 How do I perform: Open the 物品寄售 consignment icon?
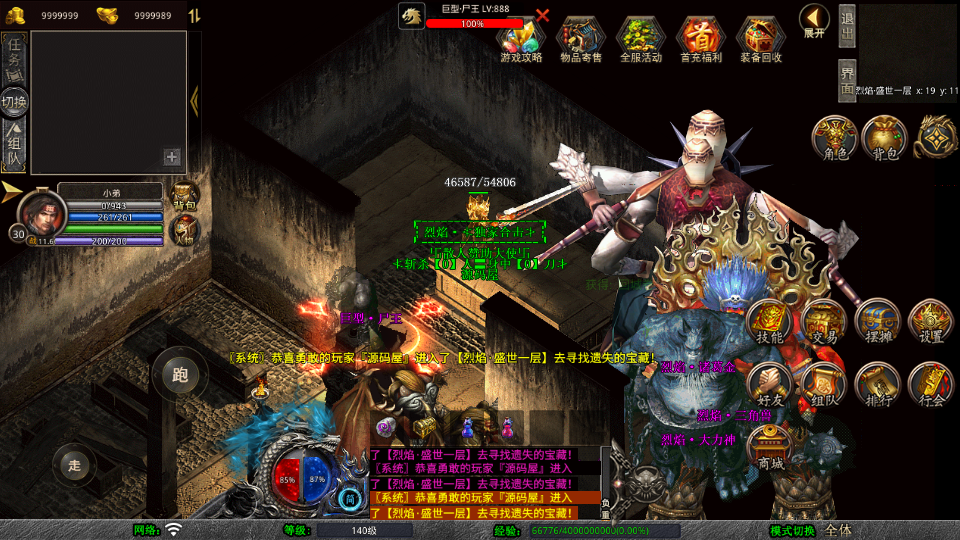[581, 38]
